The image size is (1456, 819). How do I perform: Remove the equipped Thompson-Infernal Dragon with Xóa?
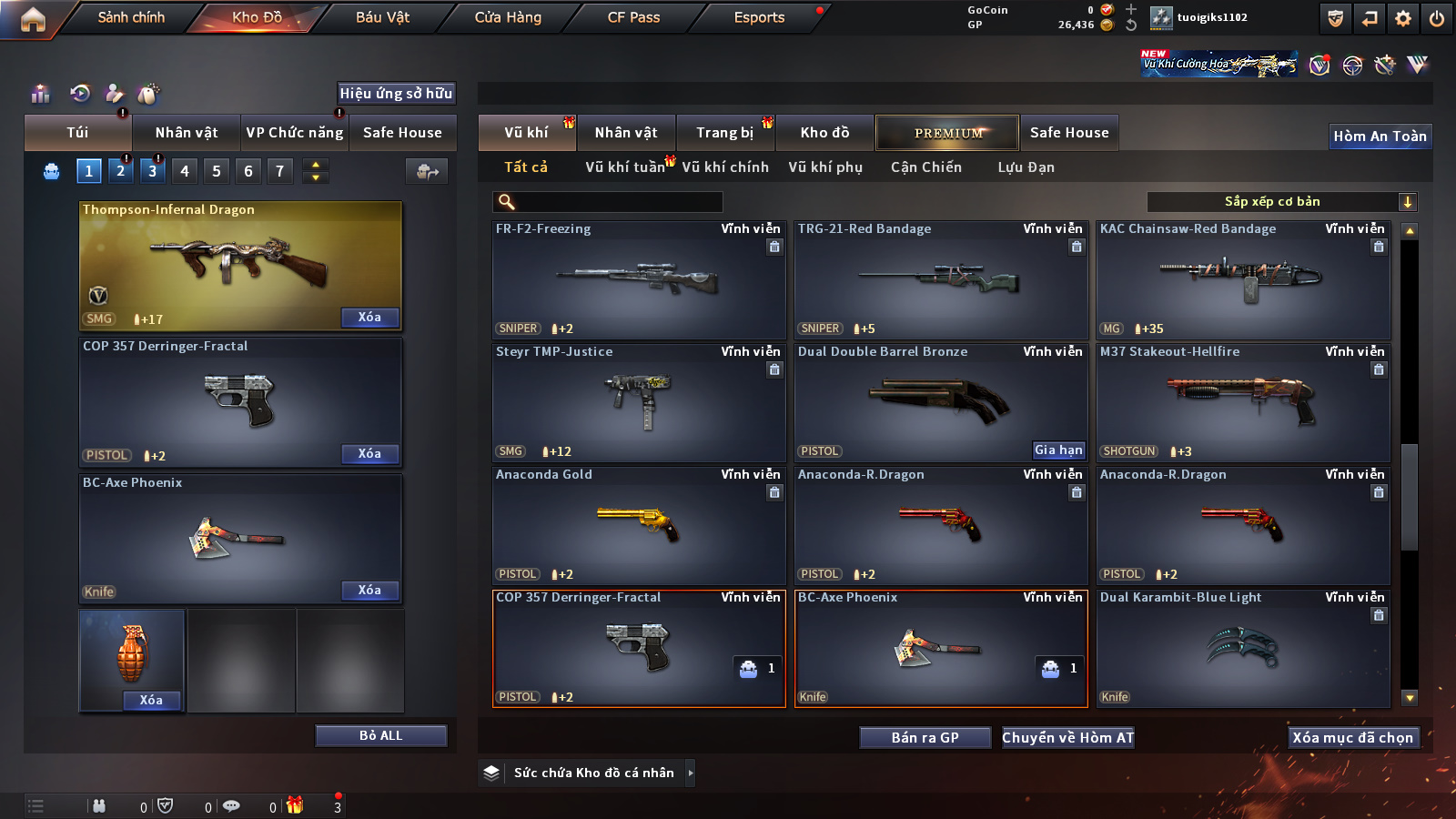click(x=369, y=318)
